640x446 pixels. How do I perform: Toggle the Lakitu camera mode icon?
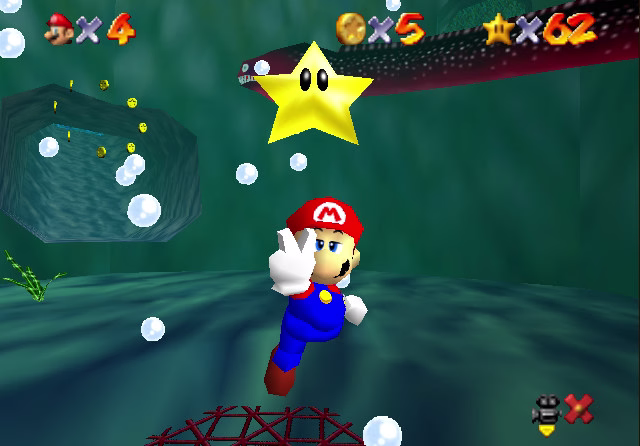[547, 410]
